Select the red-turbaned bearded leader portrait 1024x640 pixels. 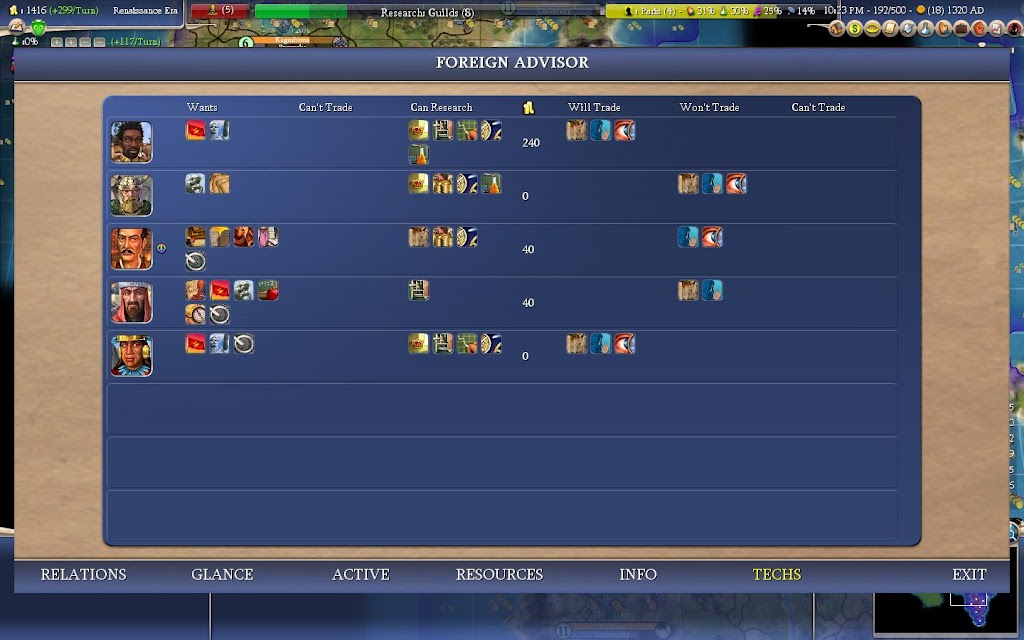point(132,302)
